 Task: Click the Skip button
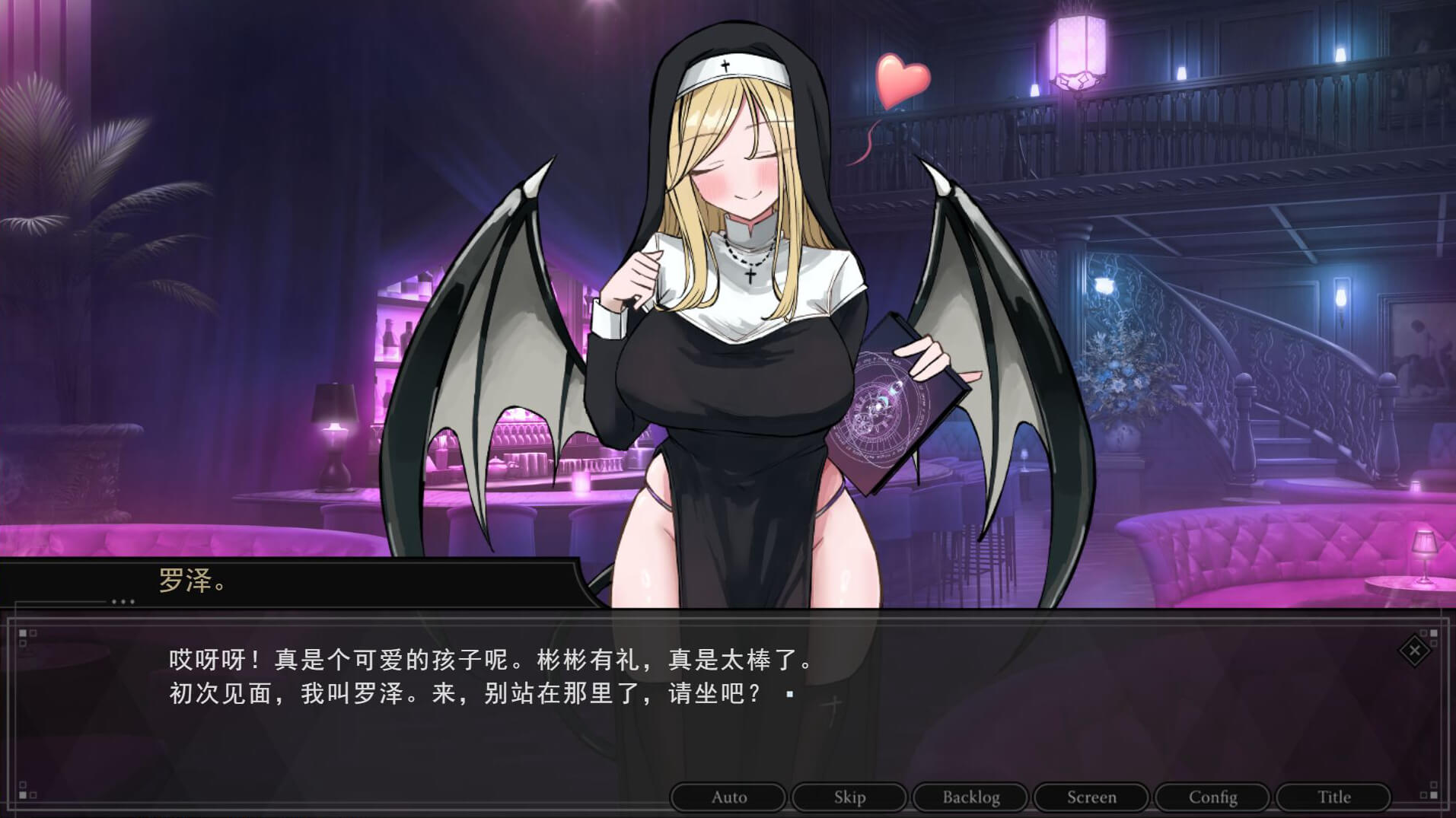pyautogui.click(x=849, y=797)
